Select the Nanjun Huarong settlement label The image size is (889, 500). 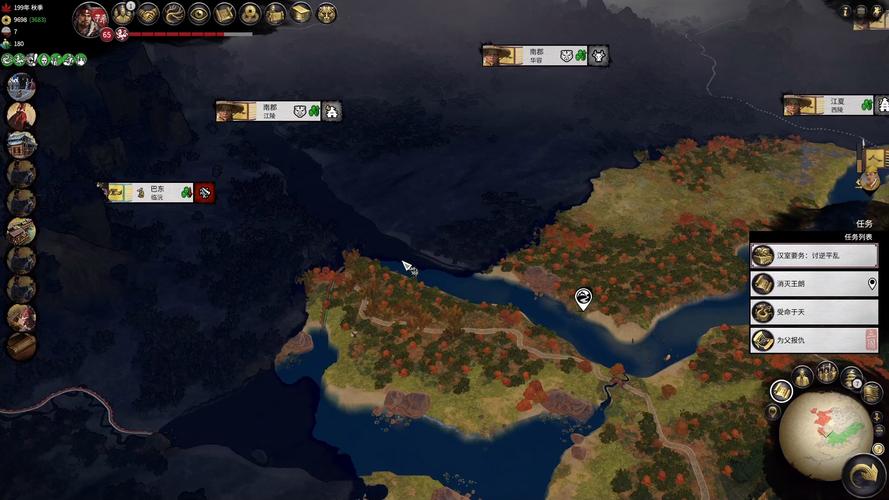(535, 56)
